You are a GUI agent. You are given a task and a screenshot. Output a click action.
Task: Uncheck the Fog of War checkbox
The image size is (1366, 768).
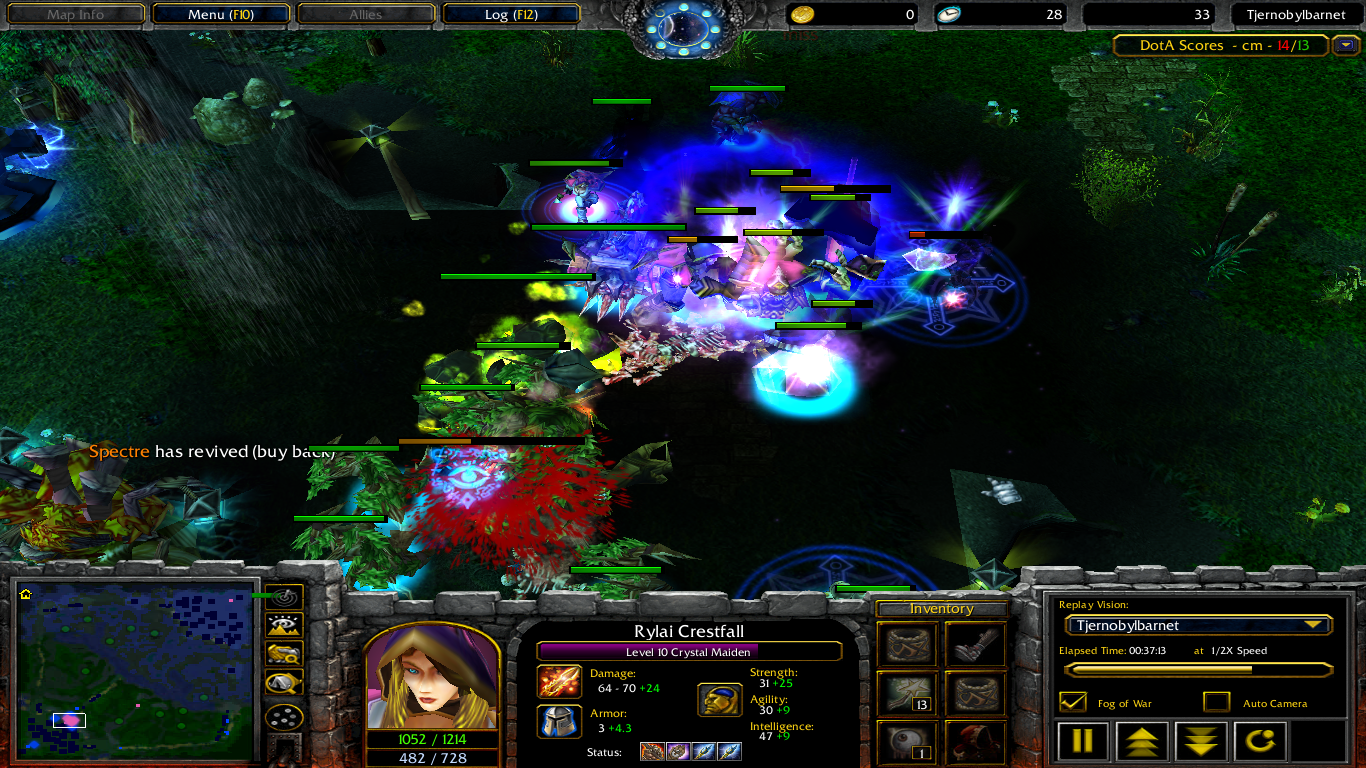click(1072, 702)
